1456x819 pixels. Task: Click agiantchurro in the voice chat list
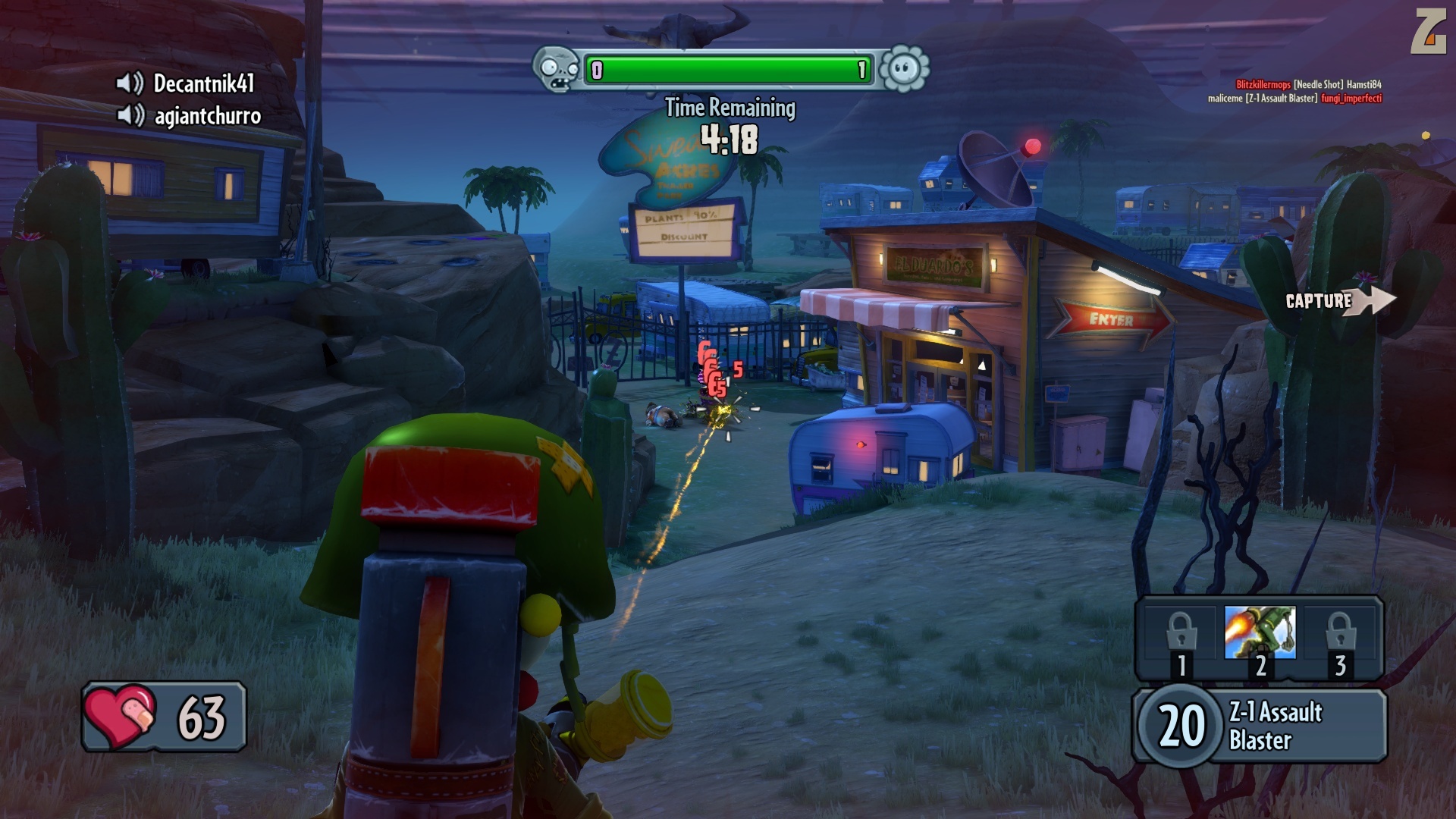click(x=206, y=116)
